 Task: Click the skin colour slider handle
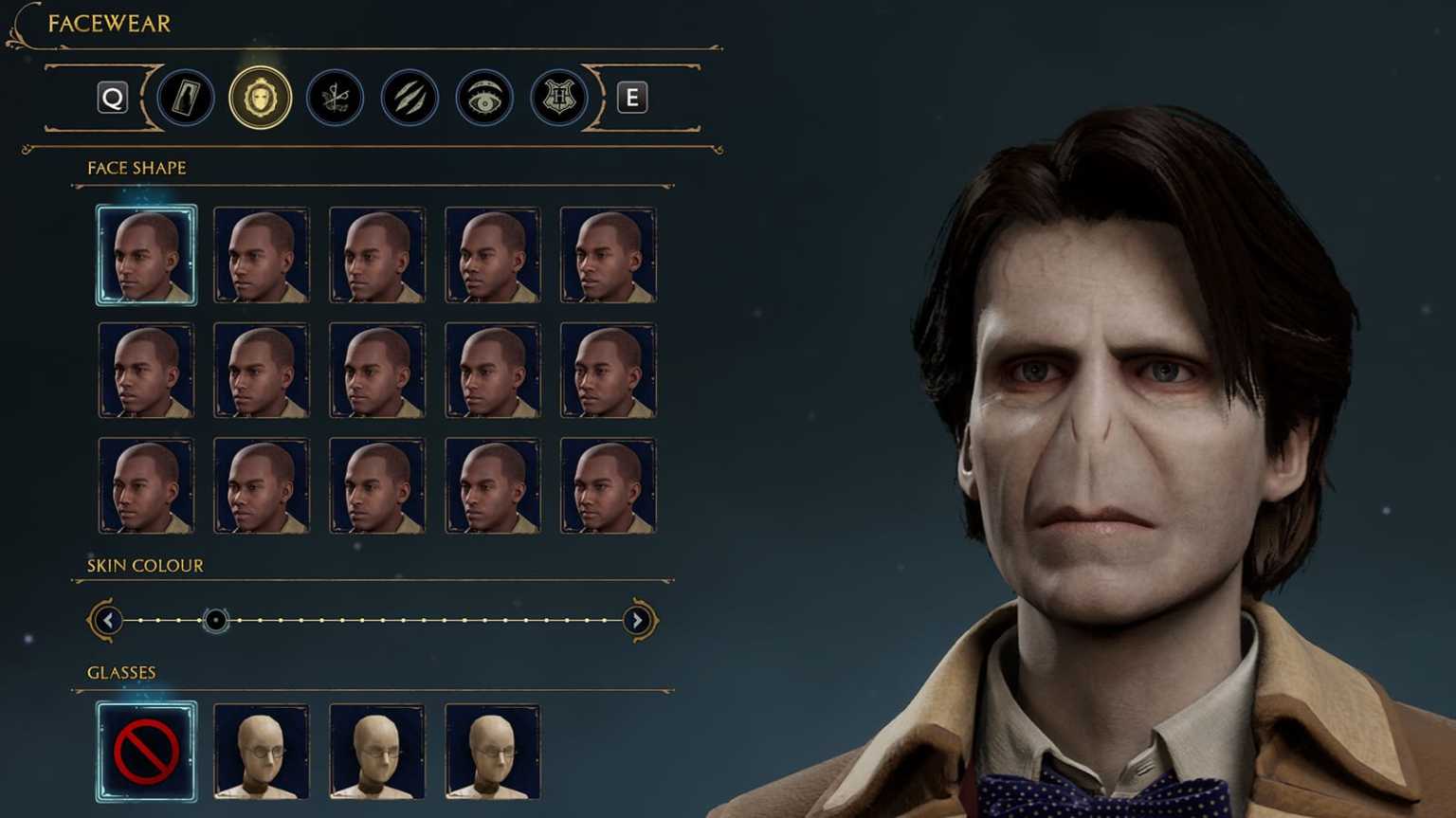(216, 619)
